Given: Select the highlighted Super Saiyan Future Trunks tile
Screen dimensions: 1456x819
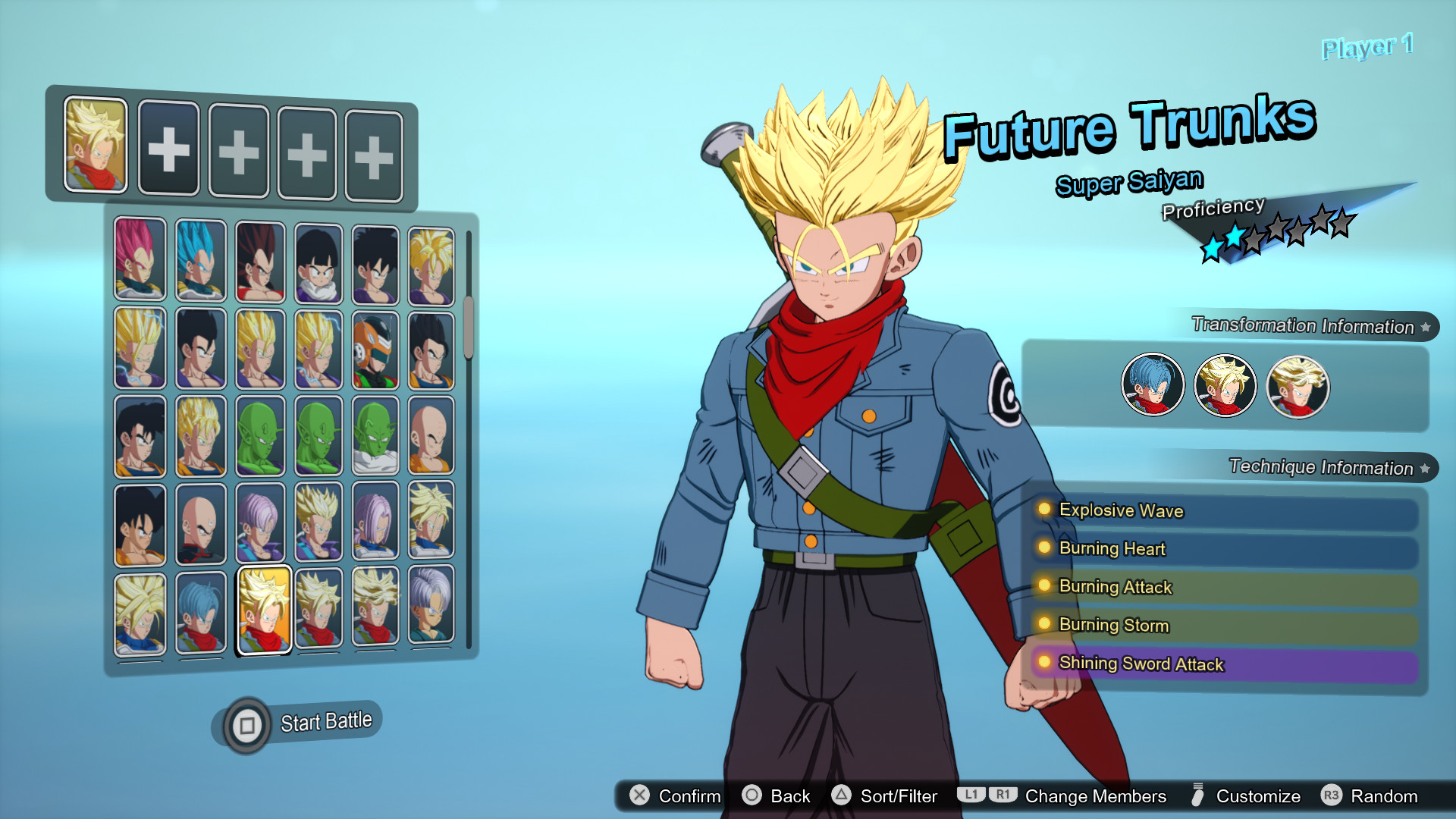Looking at the screenshot, I should click(x=264, y=610).
